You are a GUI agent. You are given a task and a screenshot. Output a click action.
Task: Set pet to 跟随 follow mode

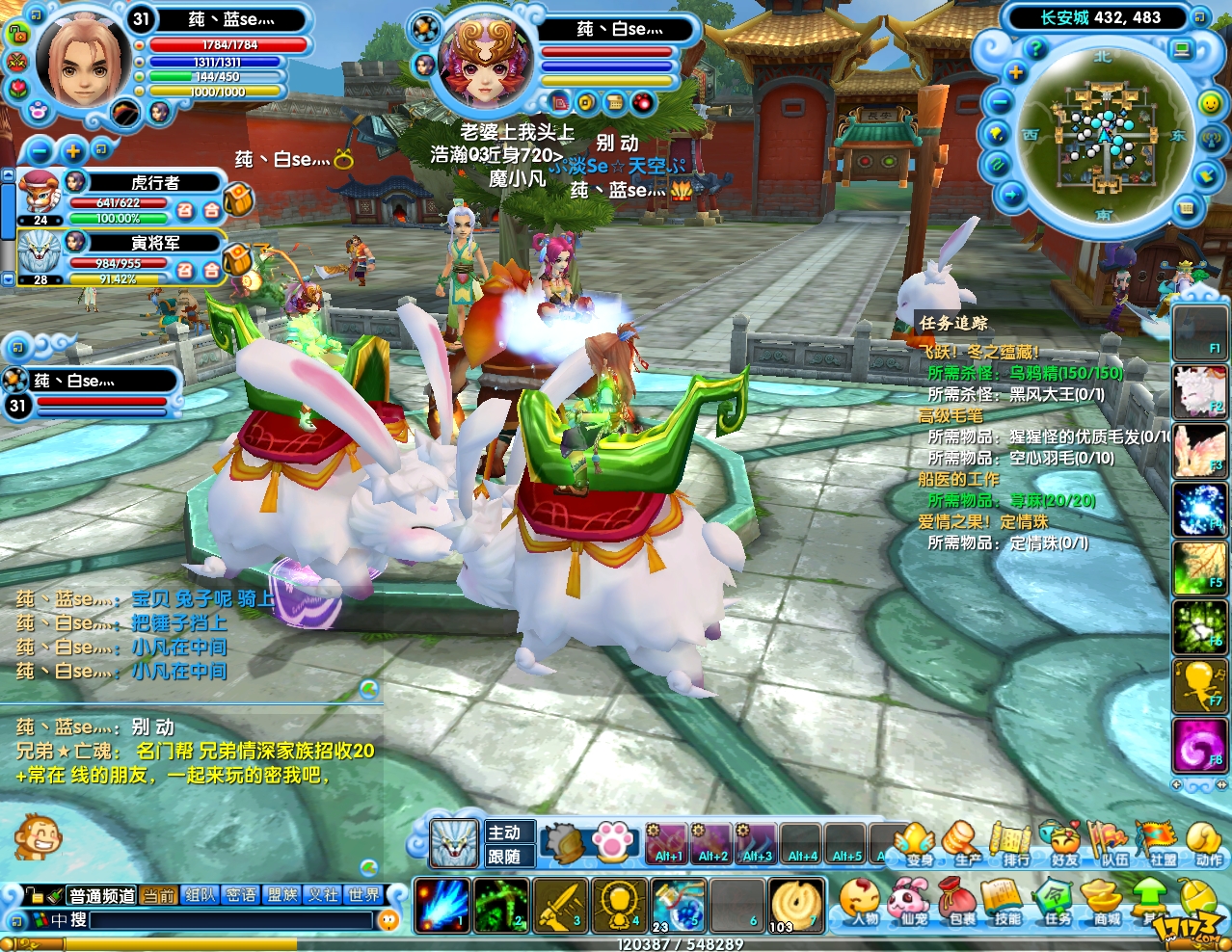pyautogui.click(x=505, y=857)
